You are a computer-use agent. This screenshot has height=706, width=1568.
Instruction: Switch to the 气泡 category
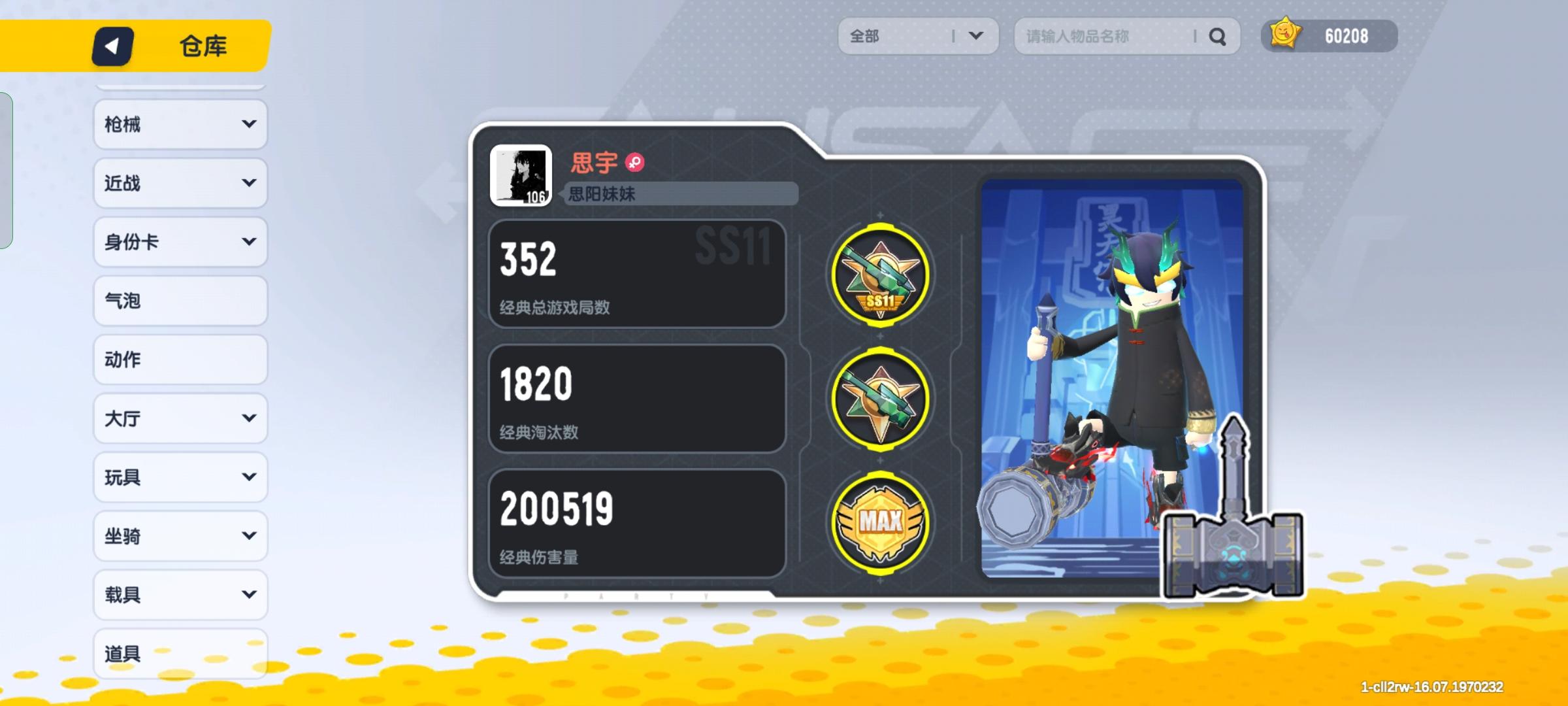[x=180, y=301]
